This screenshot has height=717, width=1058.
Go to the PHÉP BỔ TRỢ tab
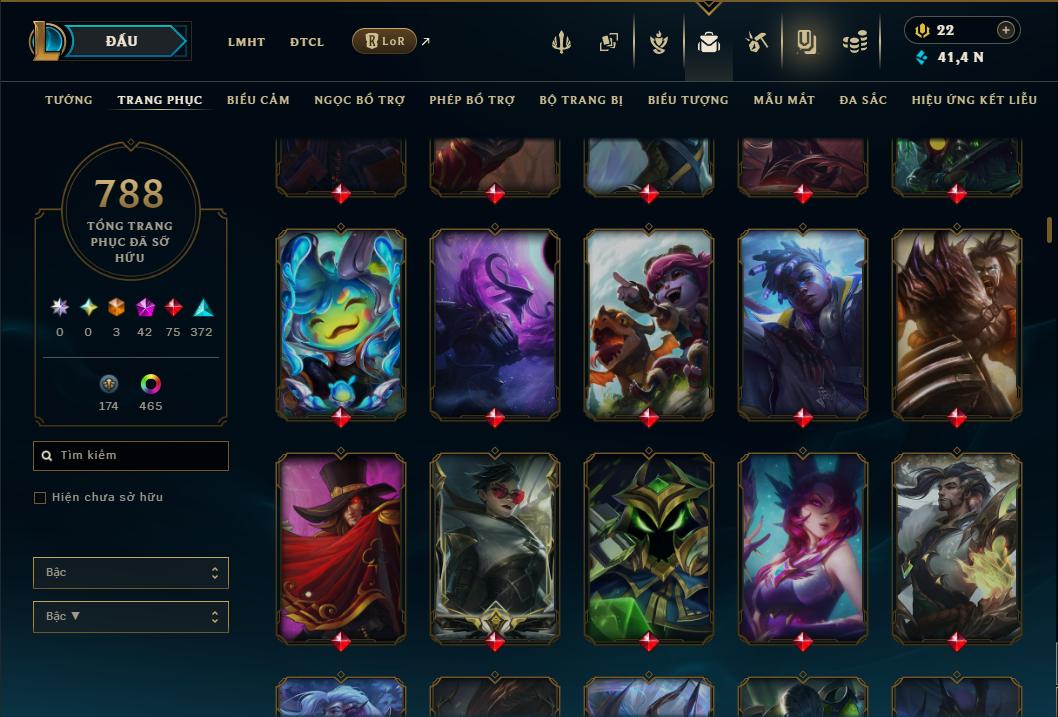[472, 100]
